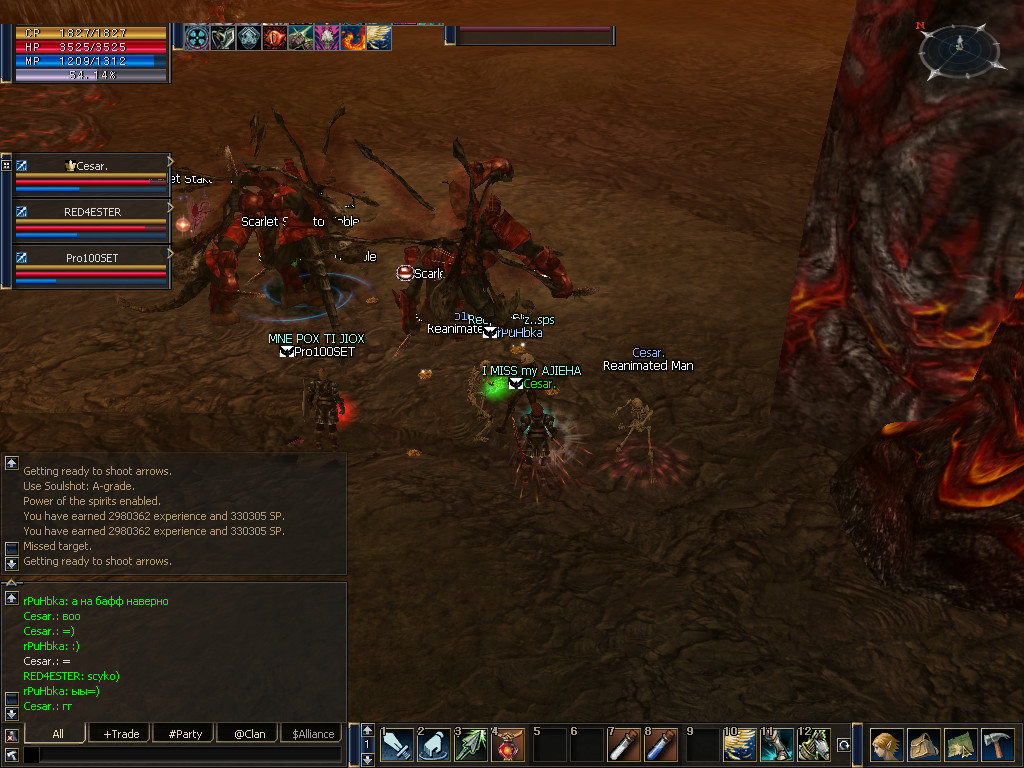The height and width of the screenshot is (768, 1024).
Task: Open the character status menu icon
Action: 885,745
